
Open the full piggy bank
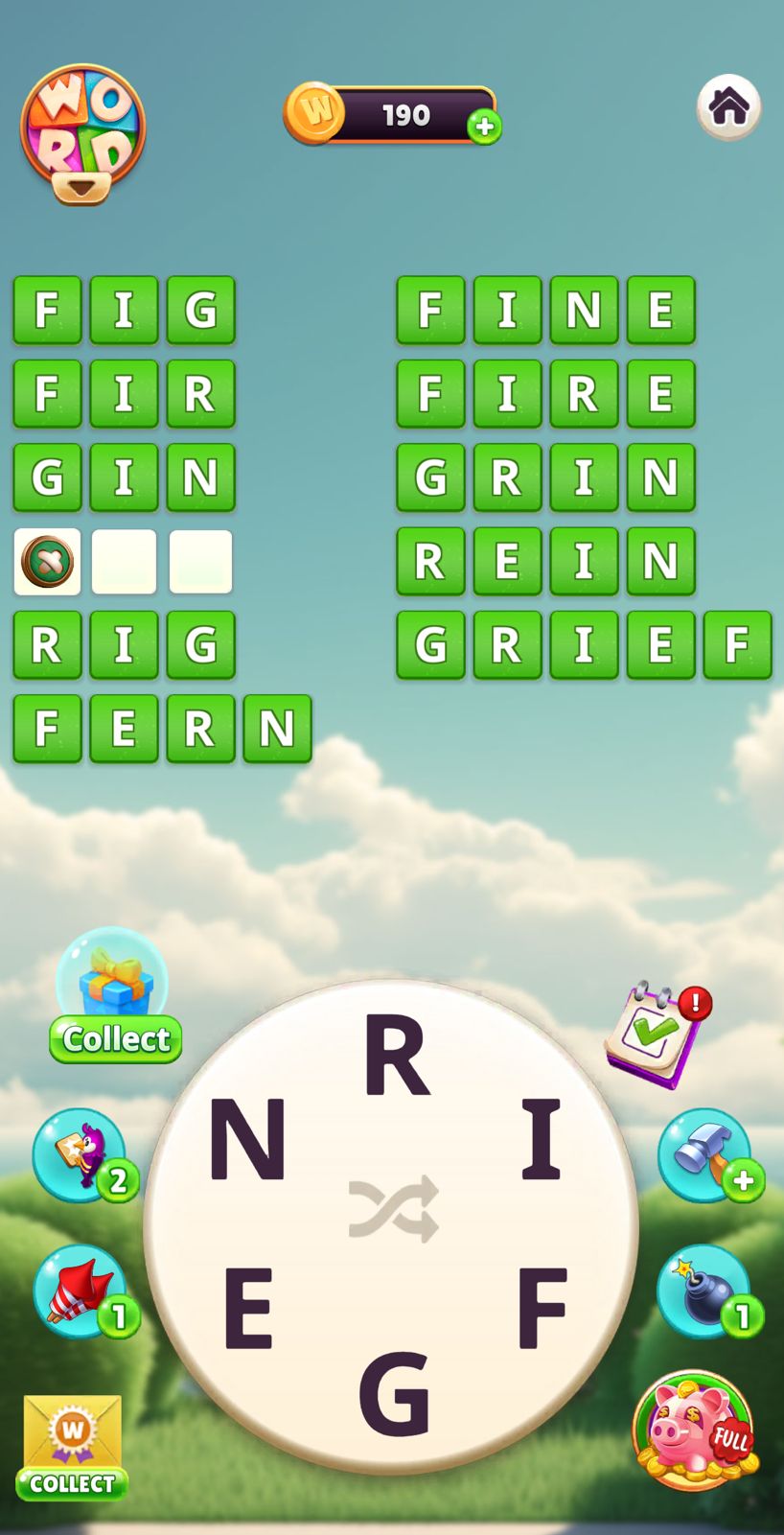694,1430
